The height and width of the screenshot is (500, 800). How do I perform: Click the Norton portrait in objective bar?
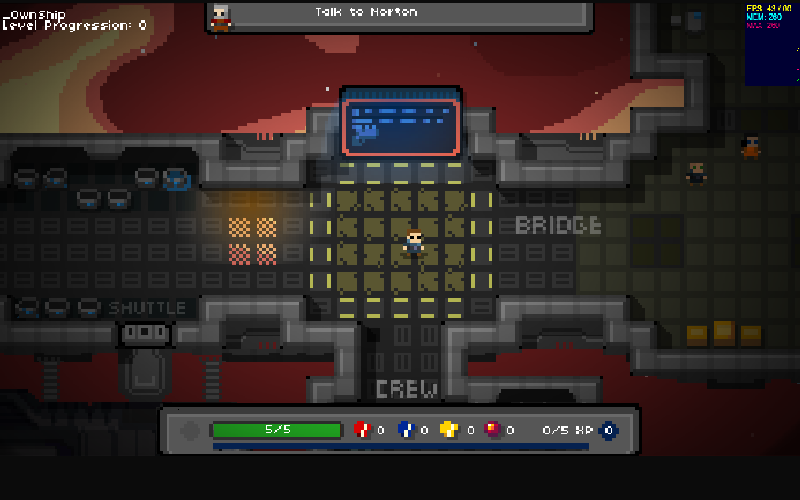point(220,16)
